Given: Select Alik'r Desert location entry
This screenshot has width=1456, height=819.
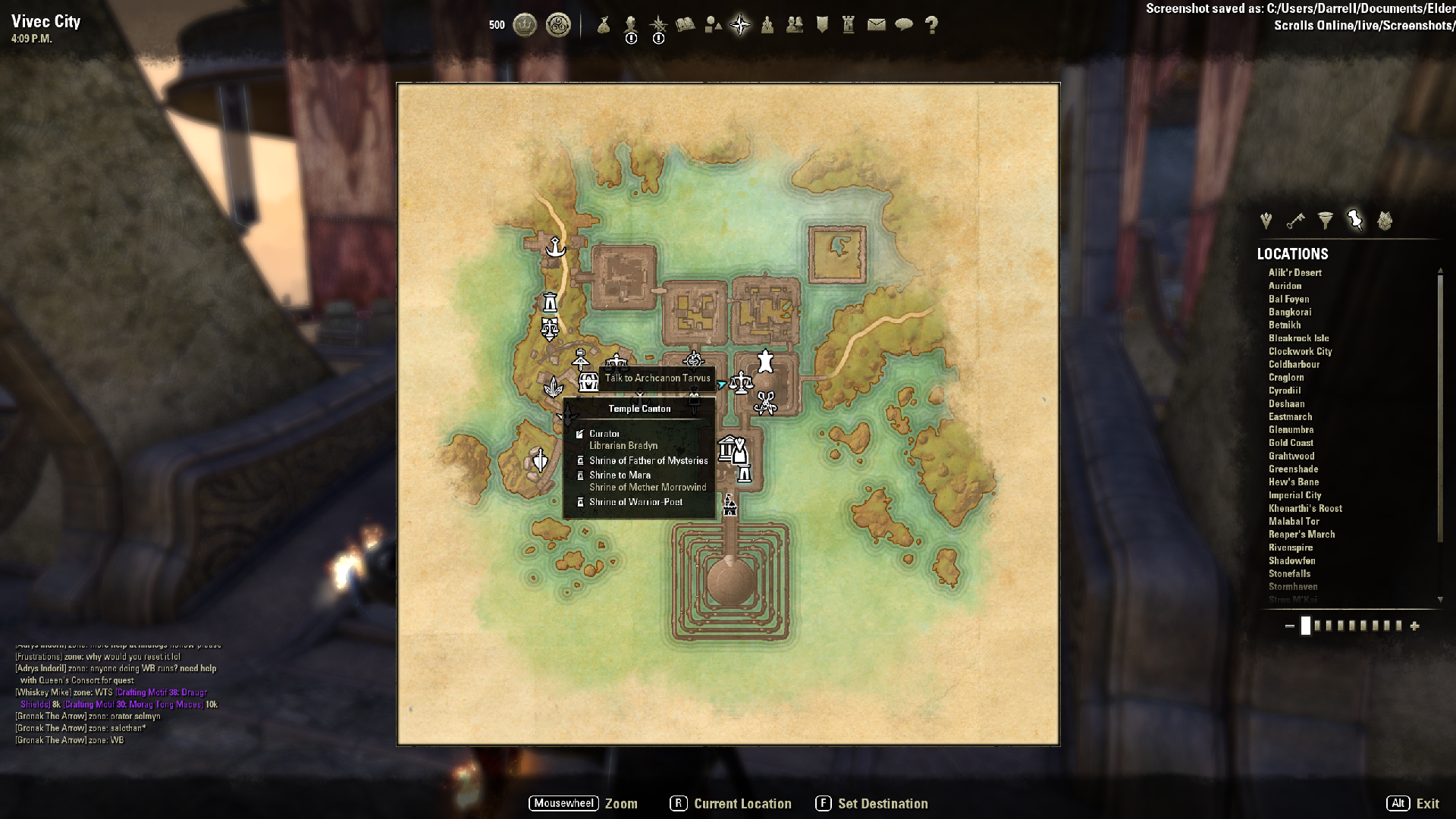Looking at the screenshot, I should (x=1294, y=273).
